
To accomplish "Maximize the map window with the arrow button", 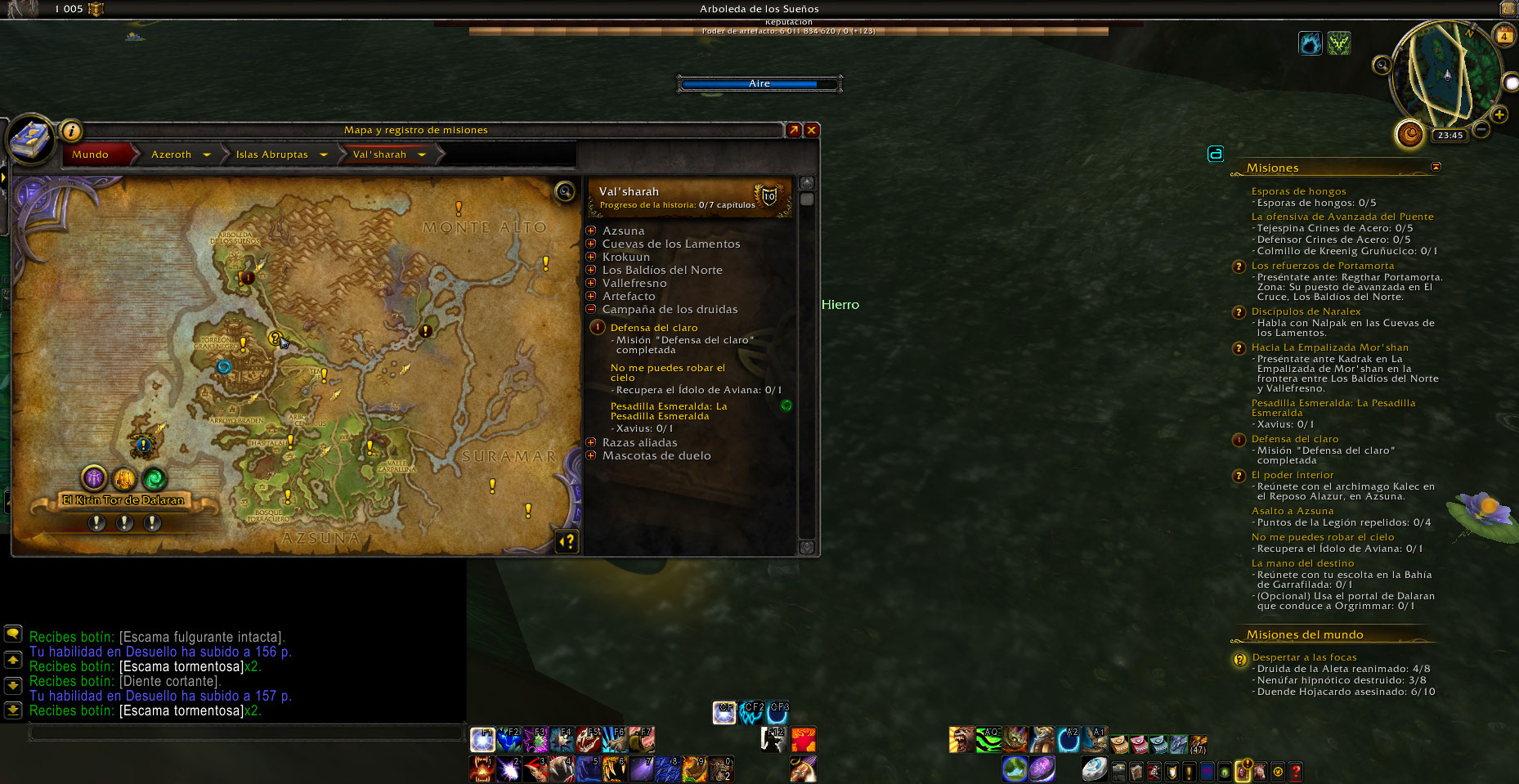I will (793, 130).
